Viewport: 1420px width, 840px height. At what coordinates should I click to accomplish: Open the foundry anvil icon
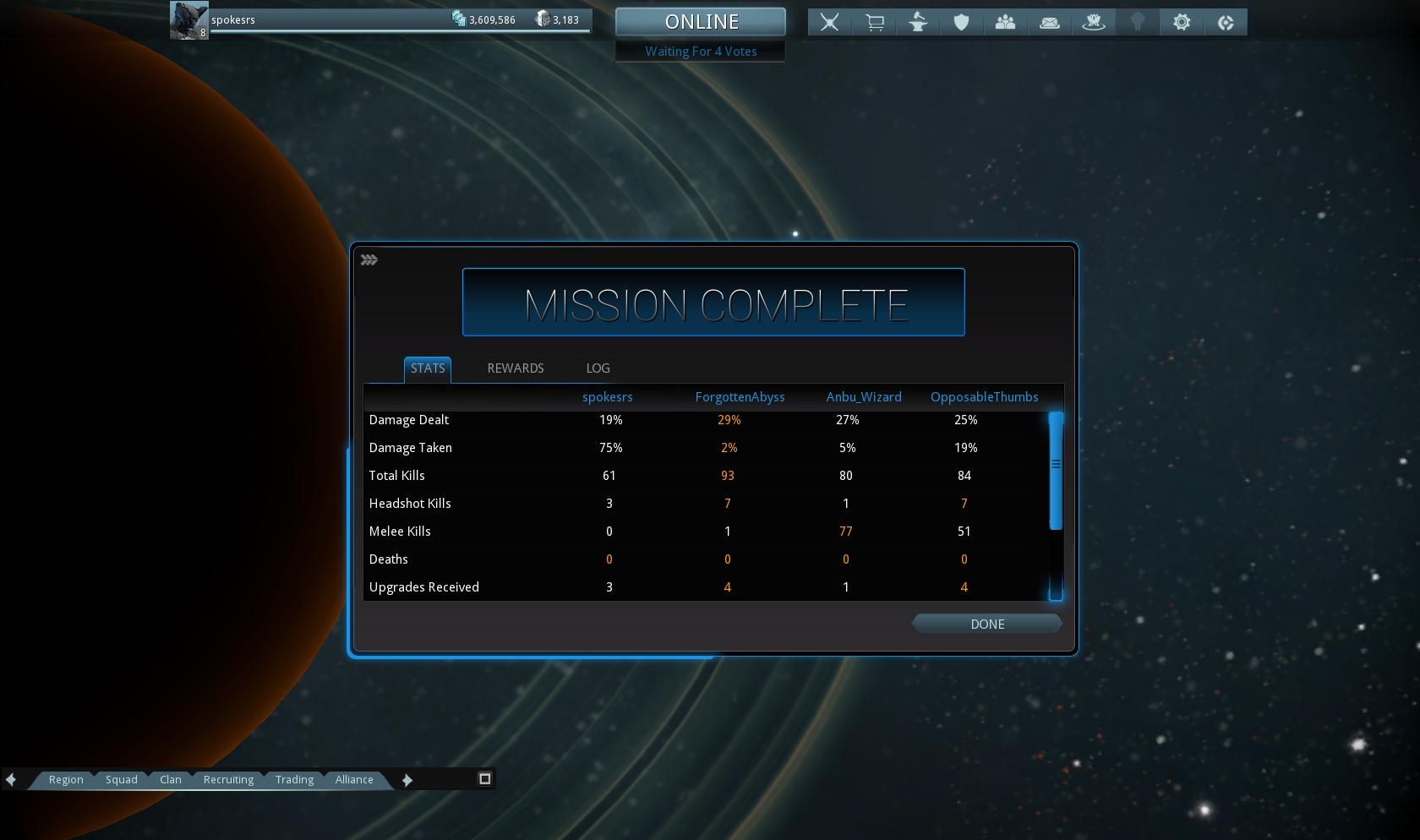(x=918, y=23)
